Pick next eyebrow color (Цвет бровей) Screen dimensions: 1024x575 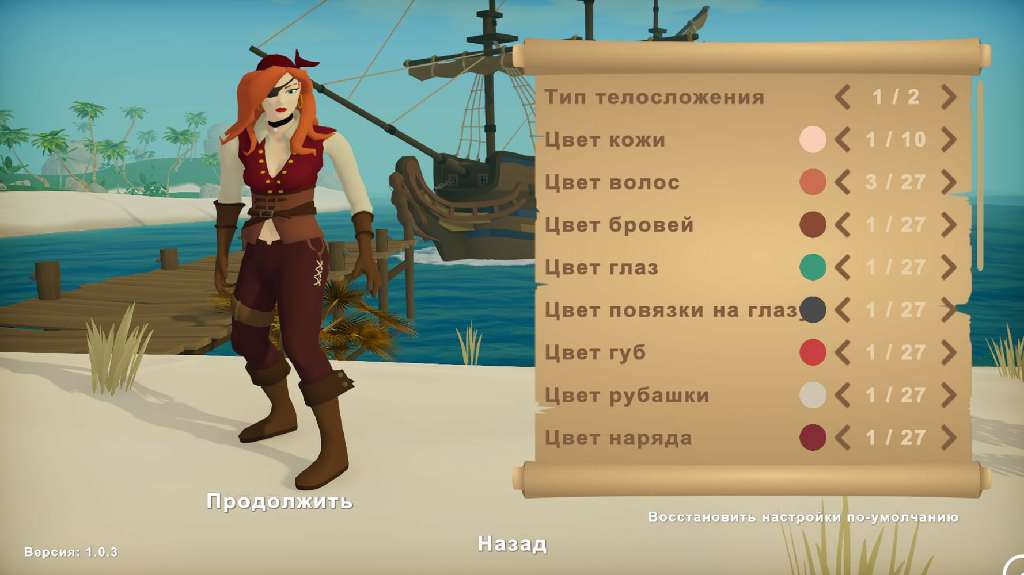click(x=949, y=225)
